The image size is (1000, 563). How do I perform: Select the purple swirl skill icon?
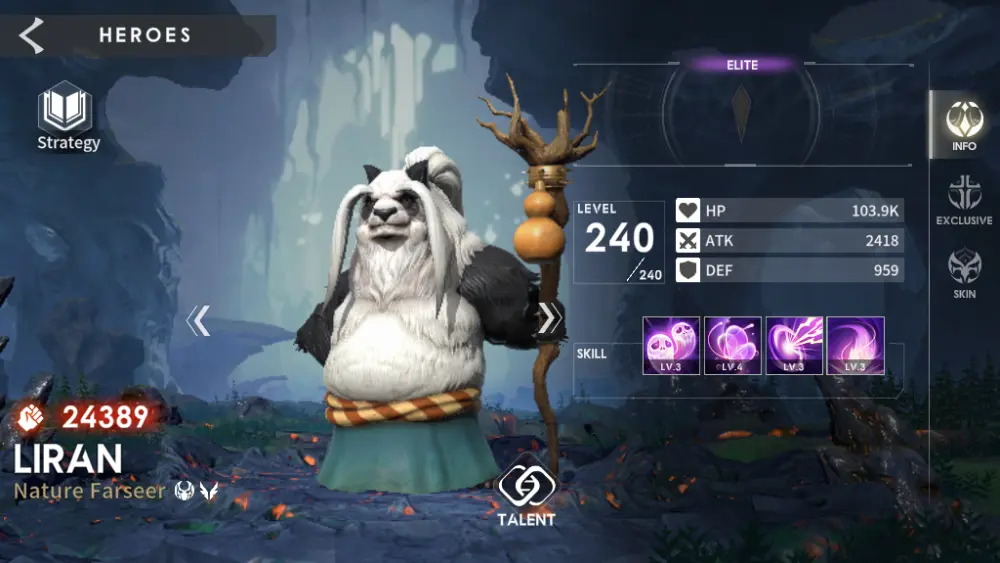coord(855,345)
